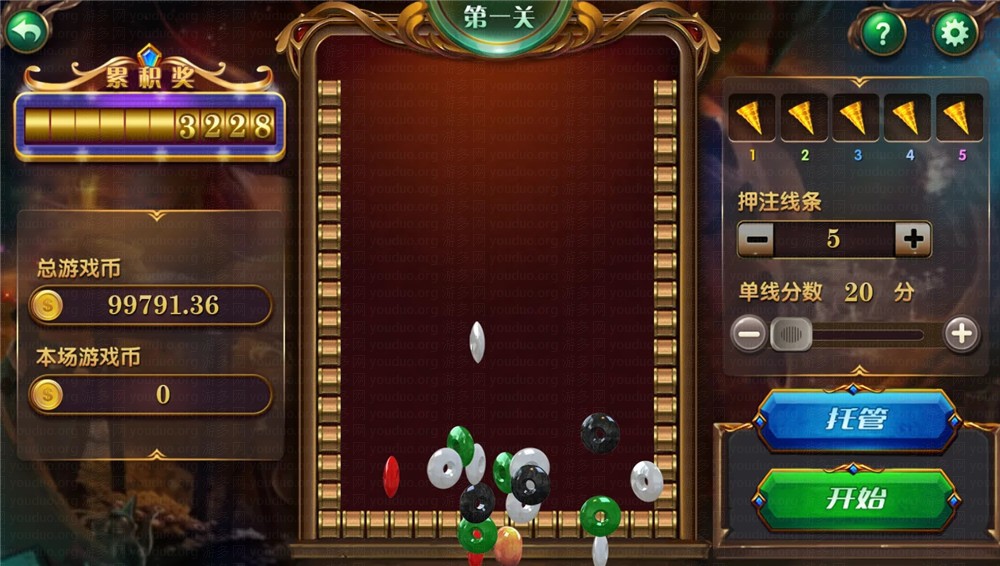Select bet line drill number 2
Image resolution: width=1000 pixels, height=566 pixels.
[802, 119]
